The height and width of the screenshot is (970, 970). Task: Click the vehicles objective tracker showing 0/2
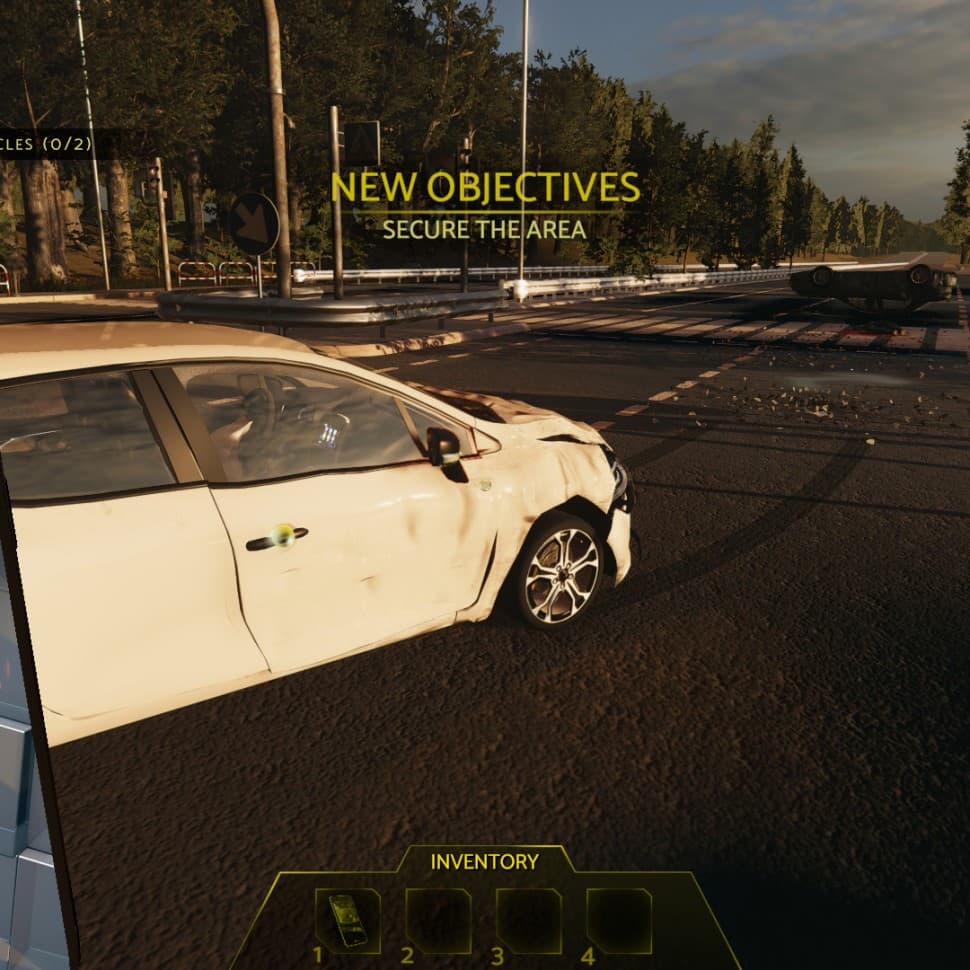(x=47, y=144)
